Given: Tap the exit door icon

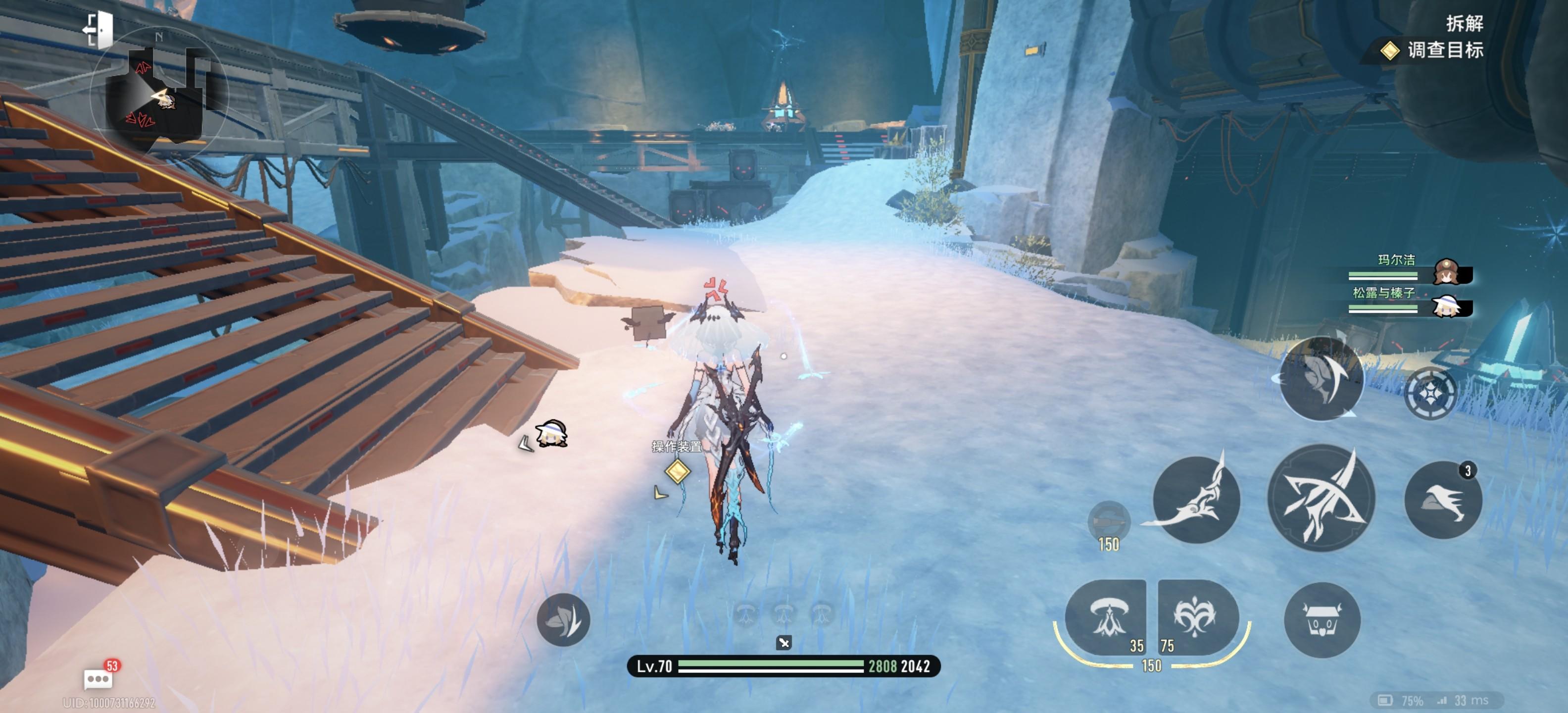Looking at the screenshot, I should [98, 29].
